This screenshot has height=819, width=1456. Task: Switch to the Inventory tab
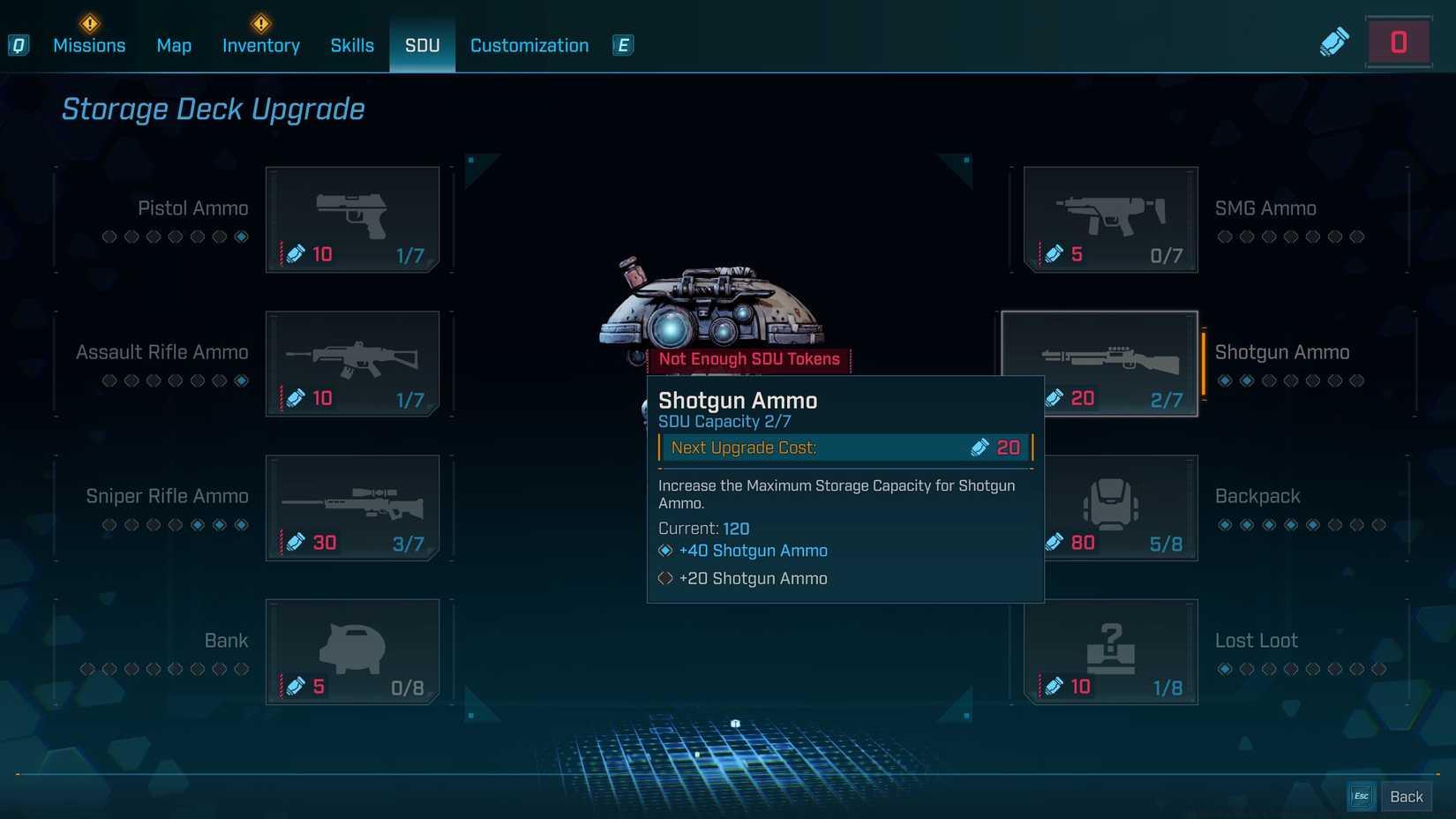tap(260, 45)
